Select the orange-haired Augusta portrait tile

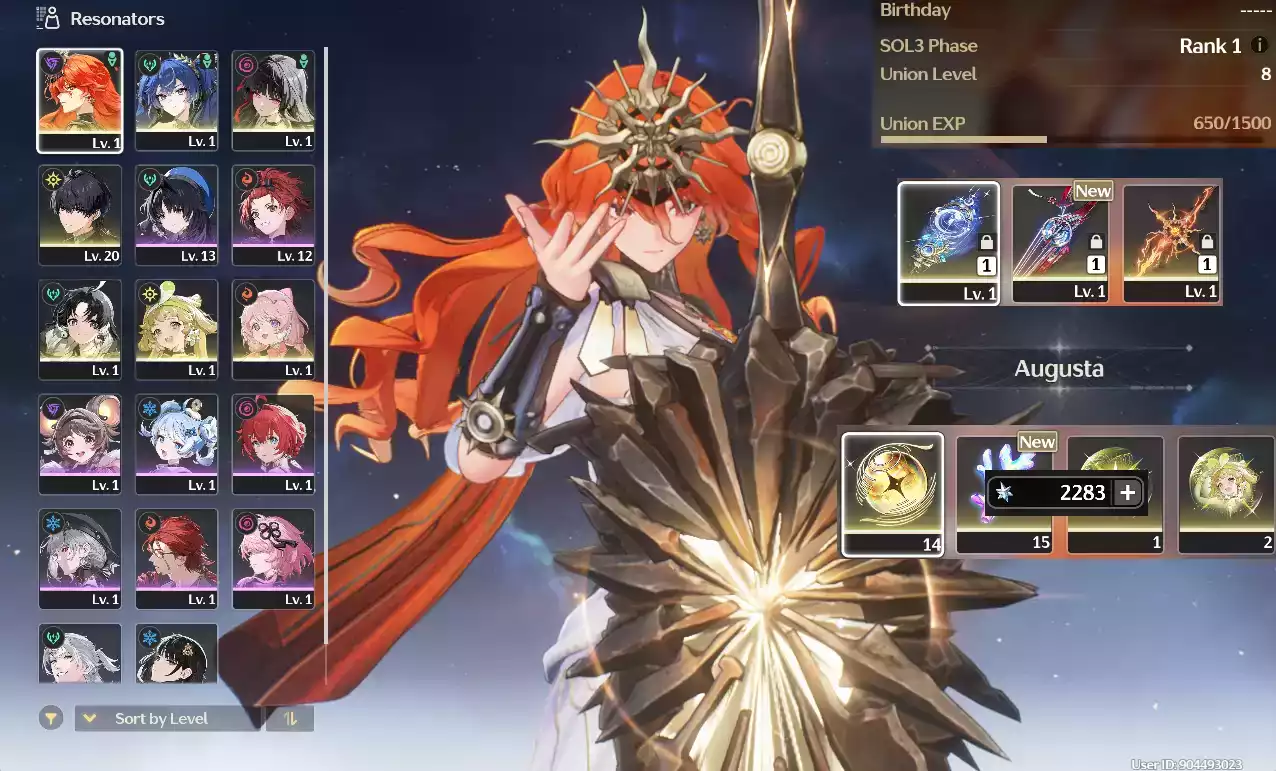click(x=80, y=101)
